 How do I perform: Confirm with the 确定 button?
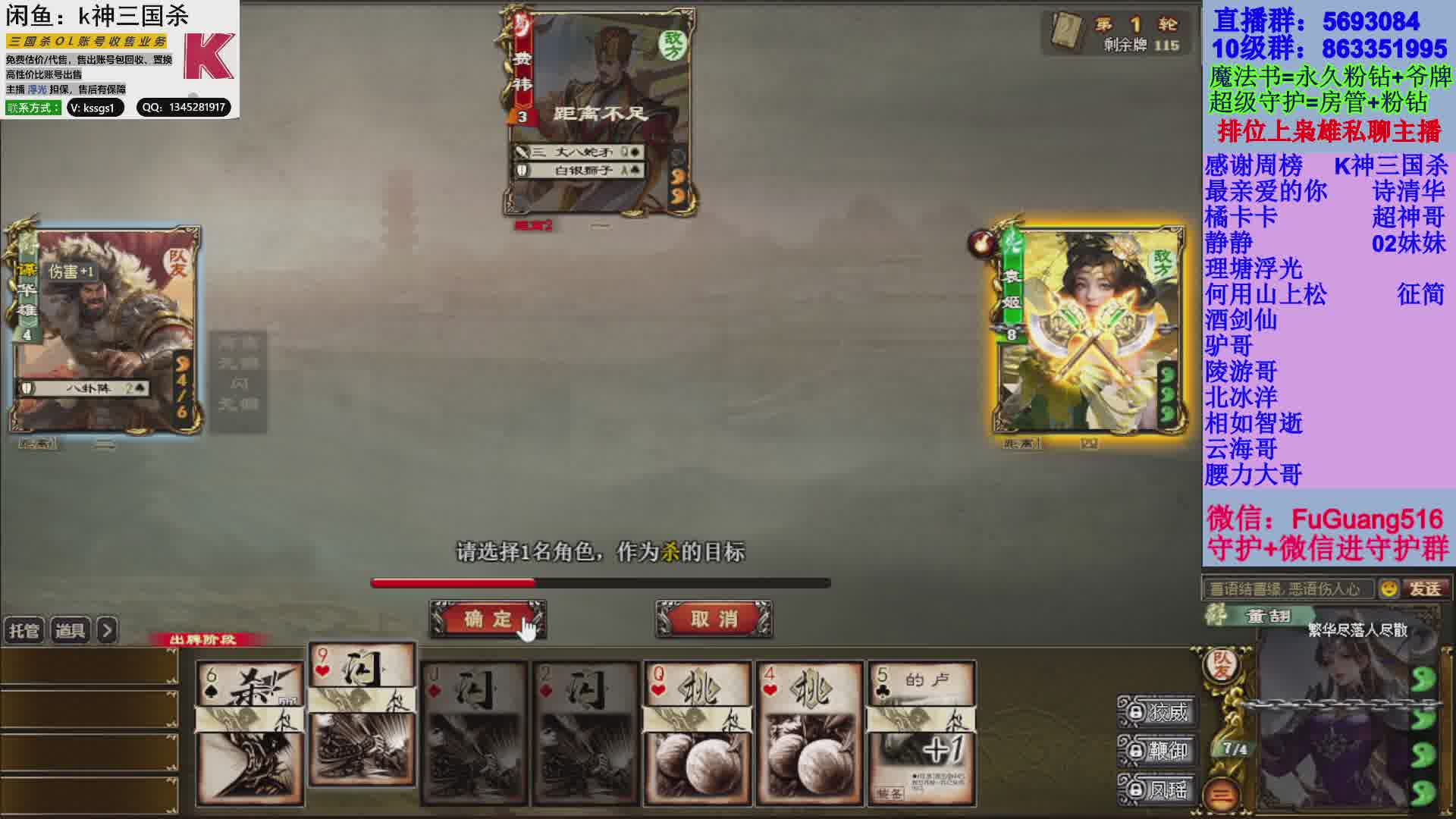(488, 619)
